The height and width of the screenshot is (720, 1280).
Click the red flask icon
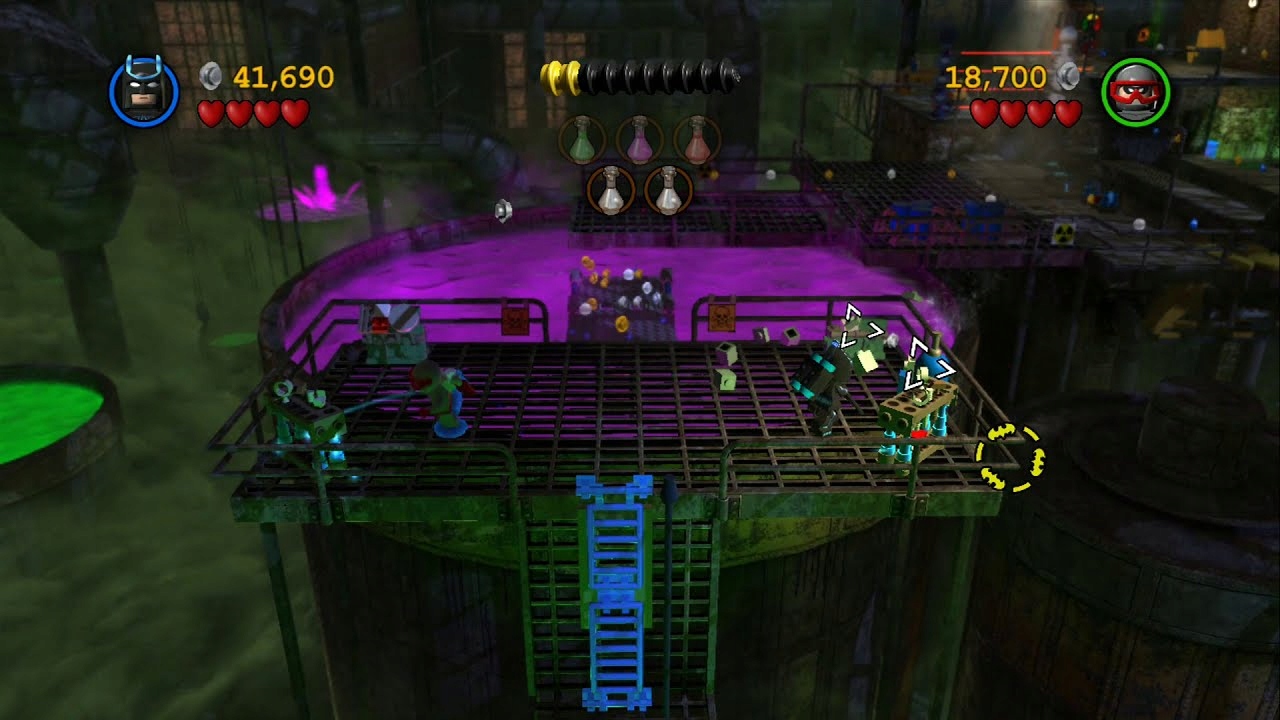point(697,138)
